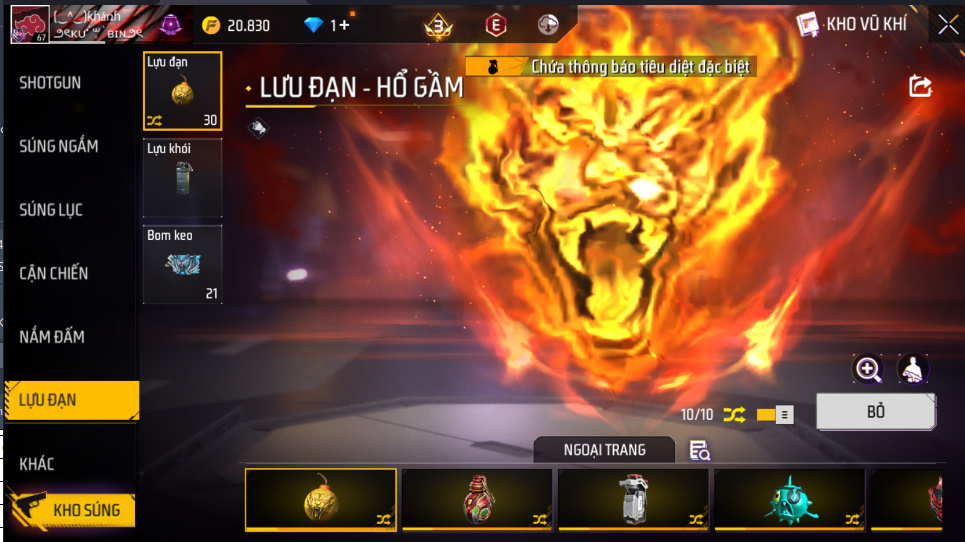965x542 pixels.
Task: Select the Lựu khói smoke grenade tile
Action: 182,178
